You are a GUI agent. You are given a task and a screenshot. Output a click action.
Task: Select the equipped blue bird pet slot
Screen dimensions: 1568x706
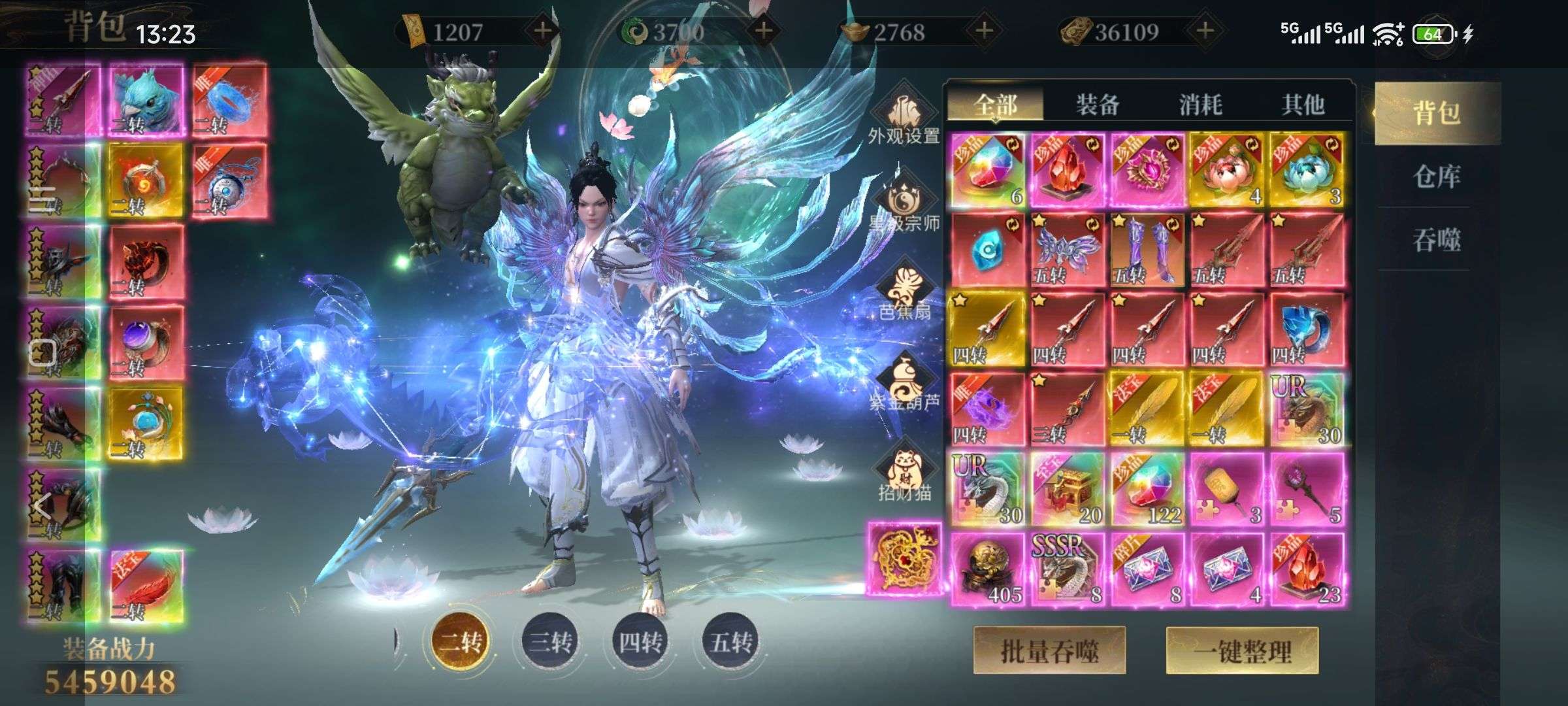coord(145,101)
